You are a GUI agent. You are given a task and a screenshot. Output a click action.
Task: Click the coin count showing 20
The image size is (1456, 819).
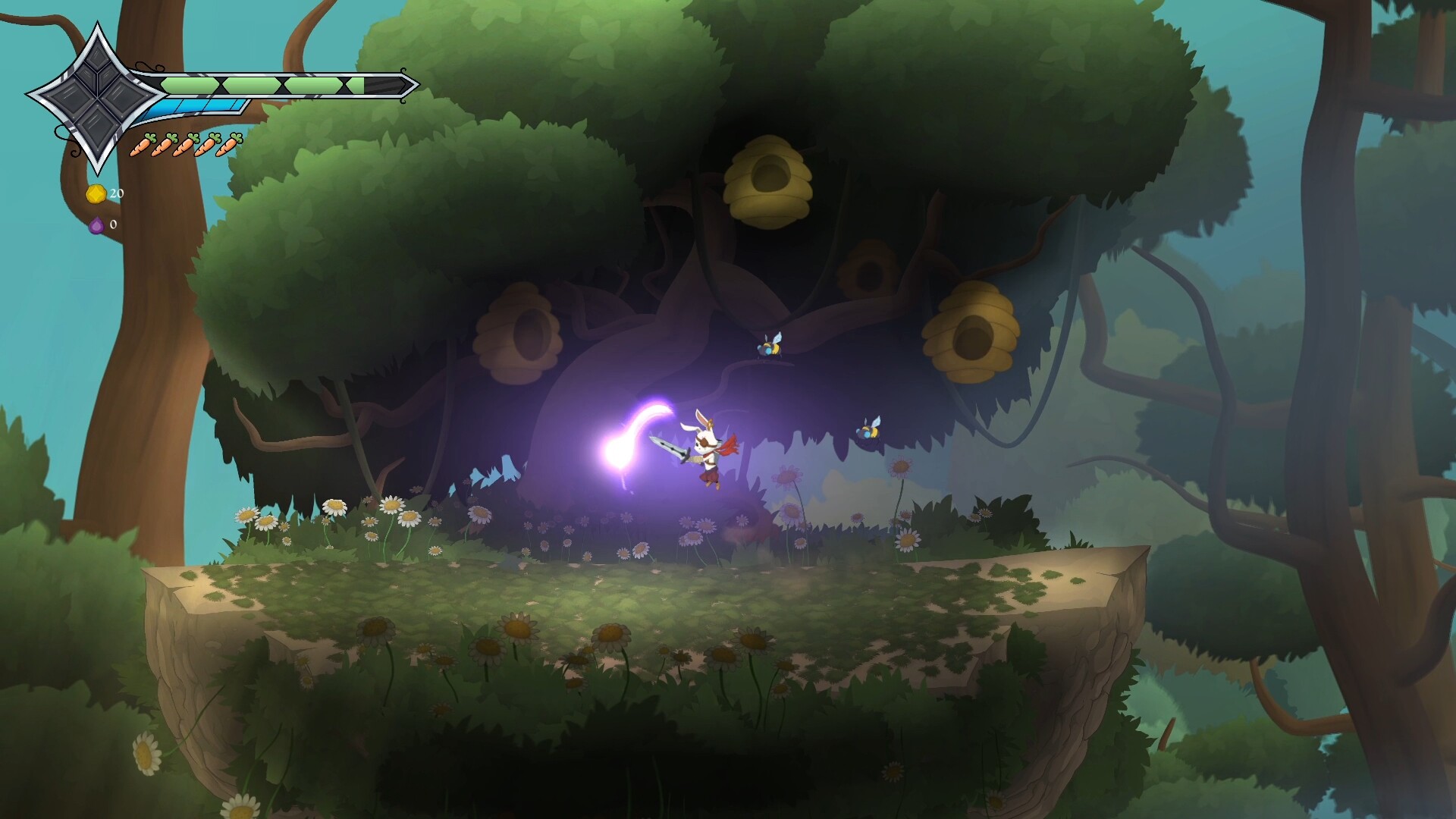[x=115, y=193]
